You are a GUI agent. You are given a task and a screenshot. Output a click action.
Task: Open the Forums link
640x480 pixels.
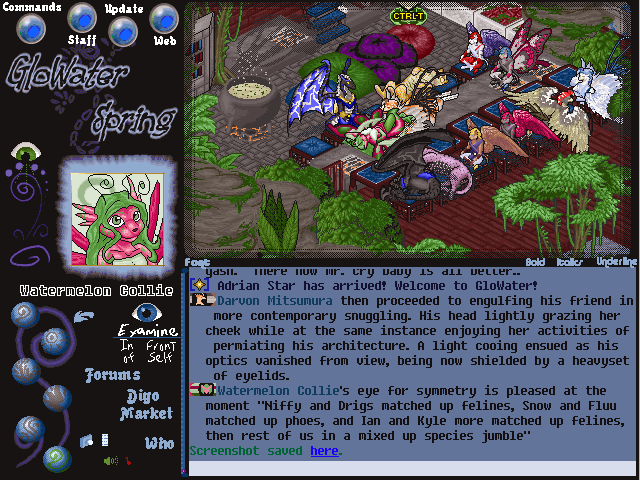pyautogui.click(x=110, y=376)
